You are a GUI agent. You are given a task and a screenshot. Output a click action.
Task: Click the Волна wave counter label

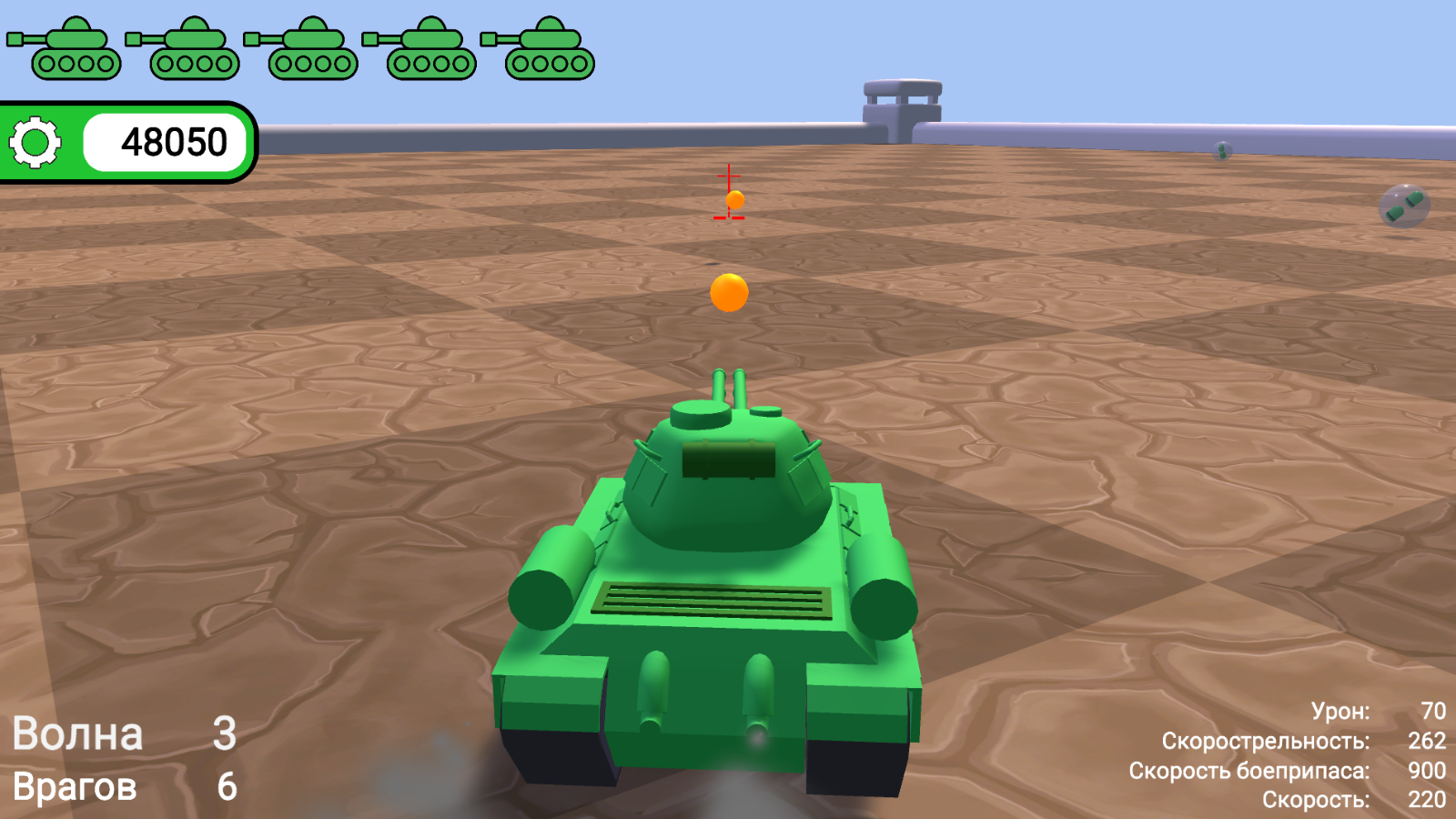pyautogui.click(x=77, y=733)
